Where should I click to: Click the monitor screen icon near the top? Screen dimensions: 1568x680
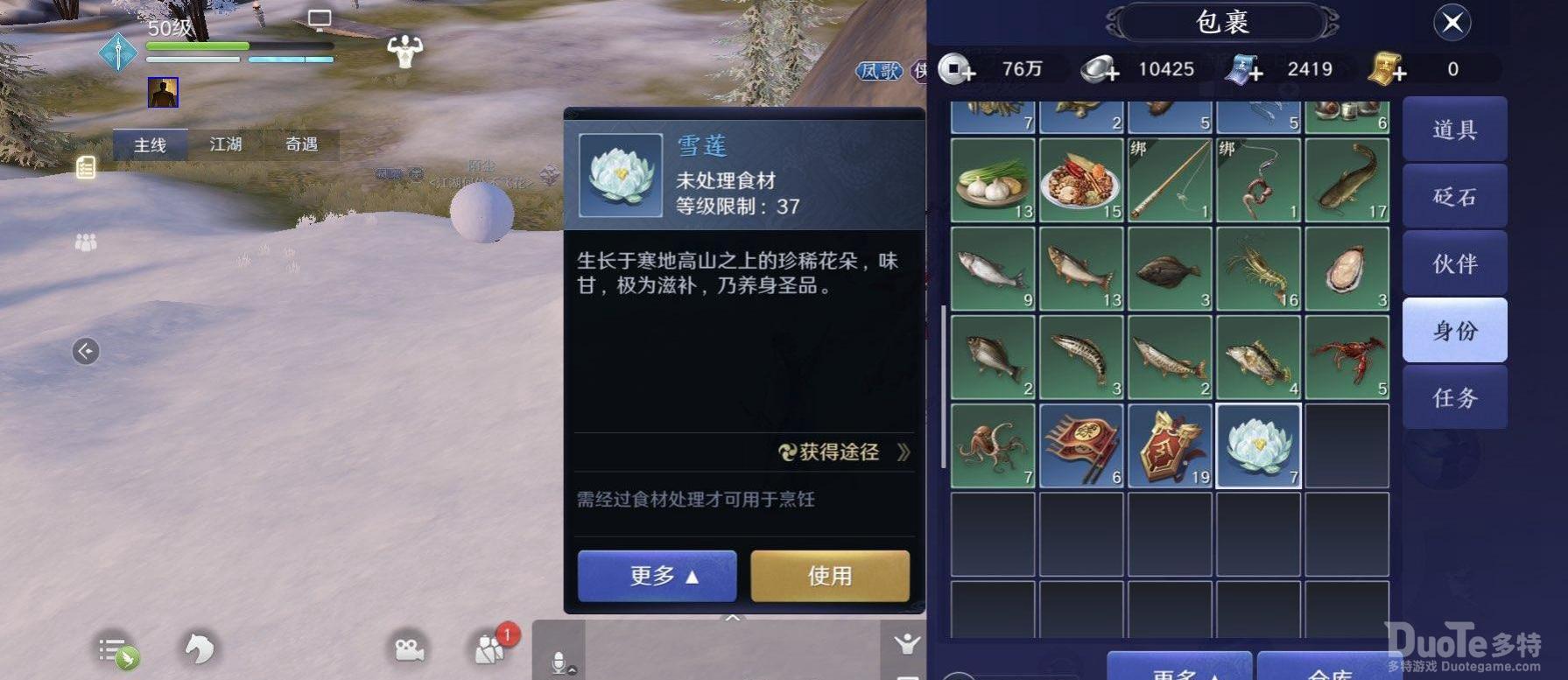[x=320, y=18]
